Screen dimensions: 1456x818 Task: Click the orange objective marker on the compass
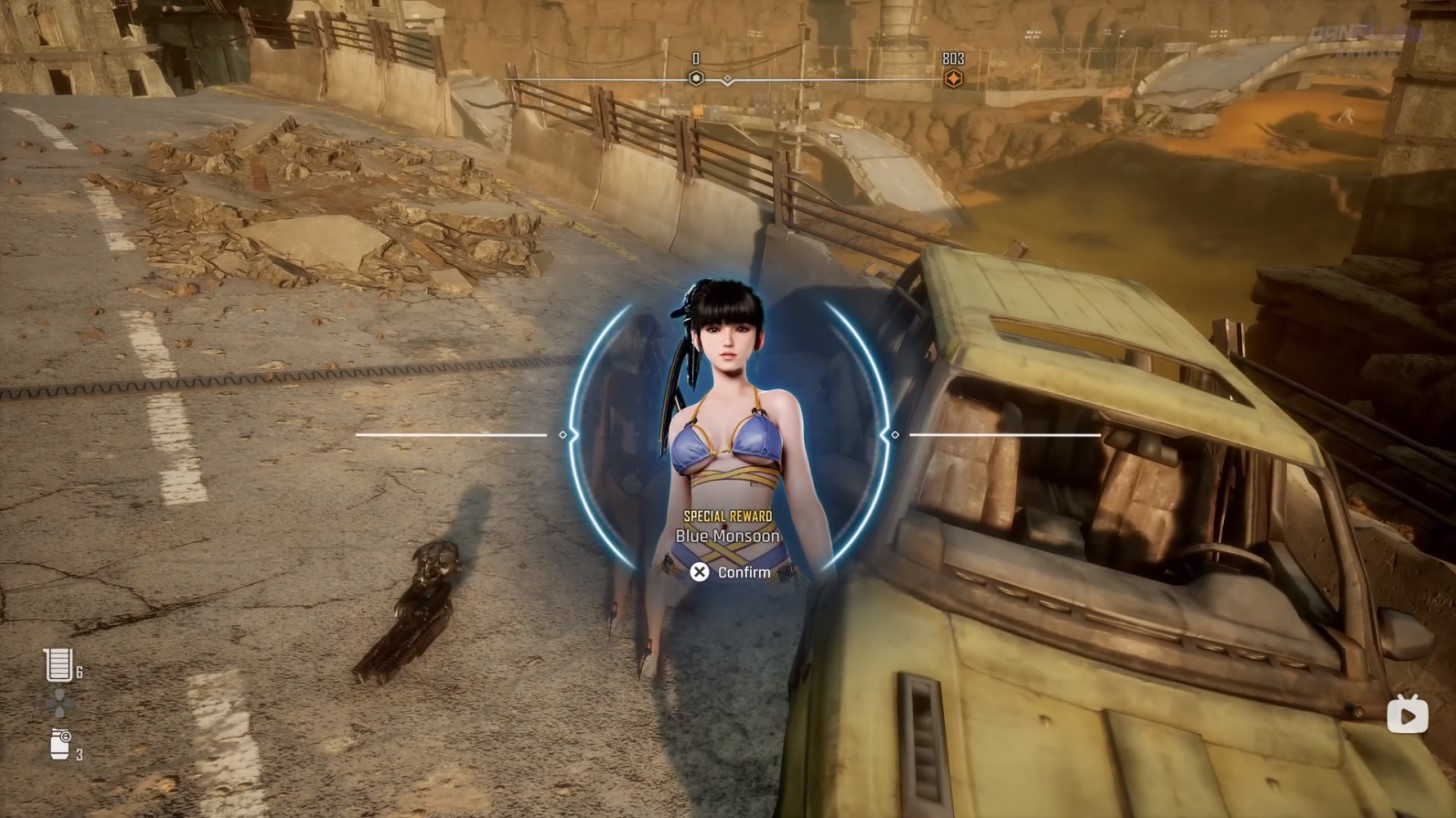(953, 78)
